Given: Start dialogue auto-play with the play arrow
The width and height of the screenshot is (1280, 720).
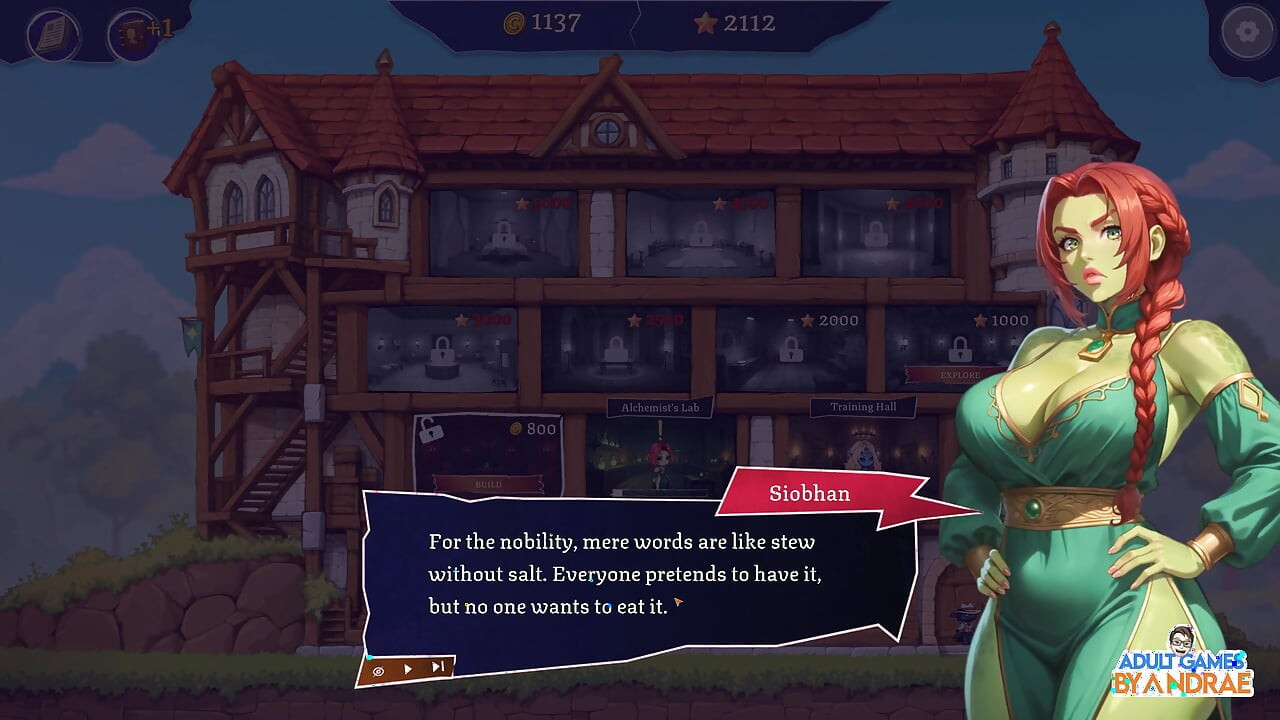Looking at the screenshot, I should point(407,669).
